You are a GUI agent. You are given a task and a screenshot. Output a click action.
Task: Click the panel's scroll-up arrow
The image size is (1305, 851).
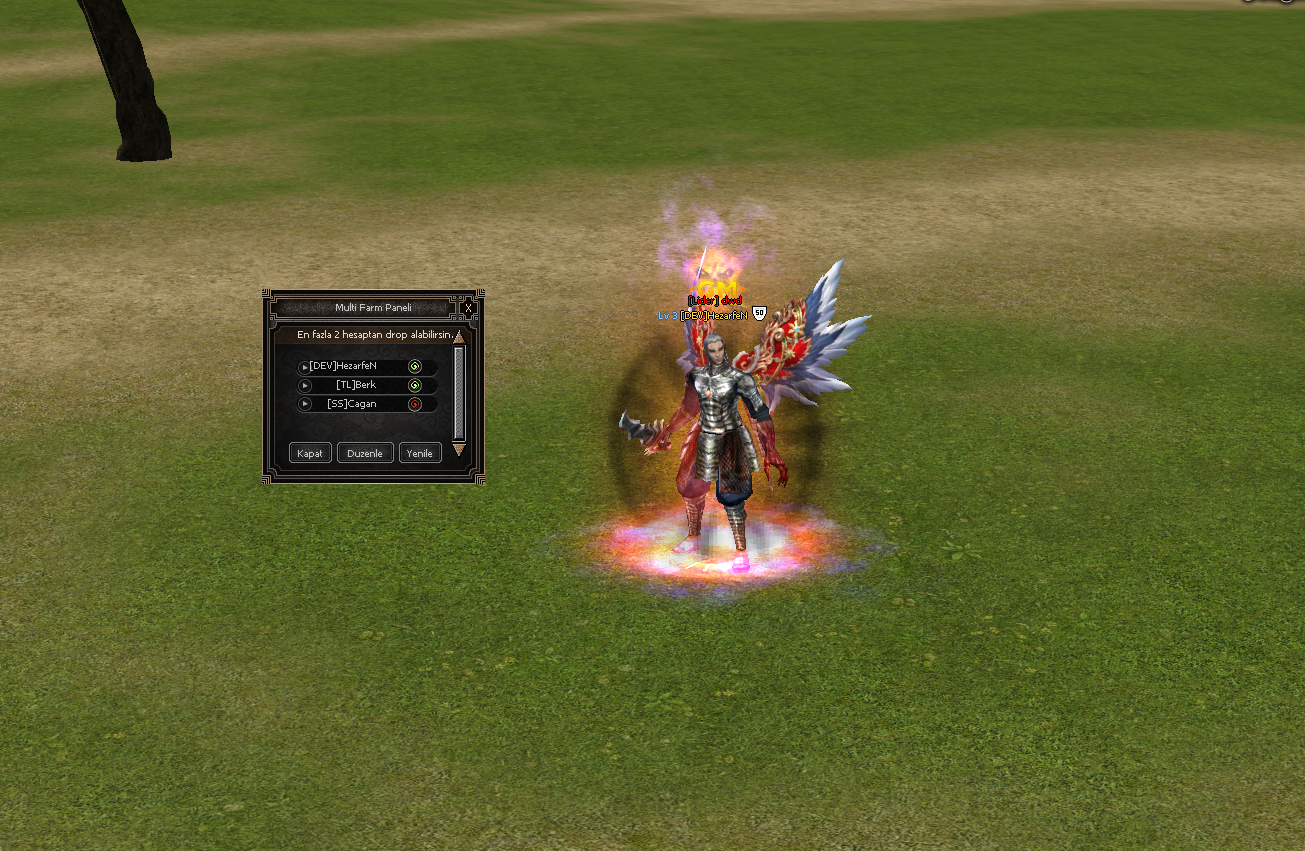[459, 338]
